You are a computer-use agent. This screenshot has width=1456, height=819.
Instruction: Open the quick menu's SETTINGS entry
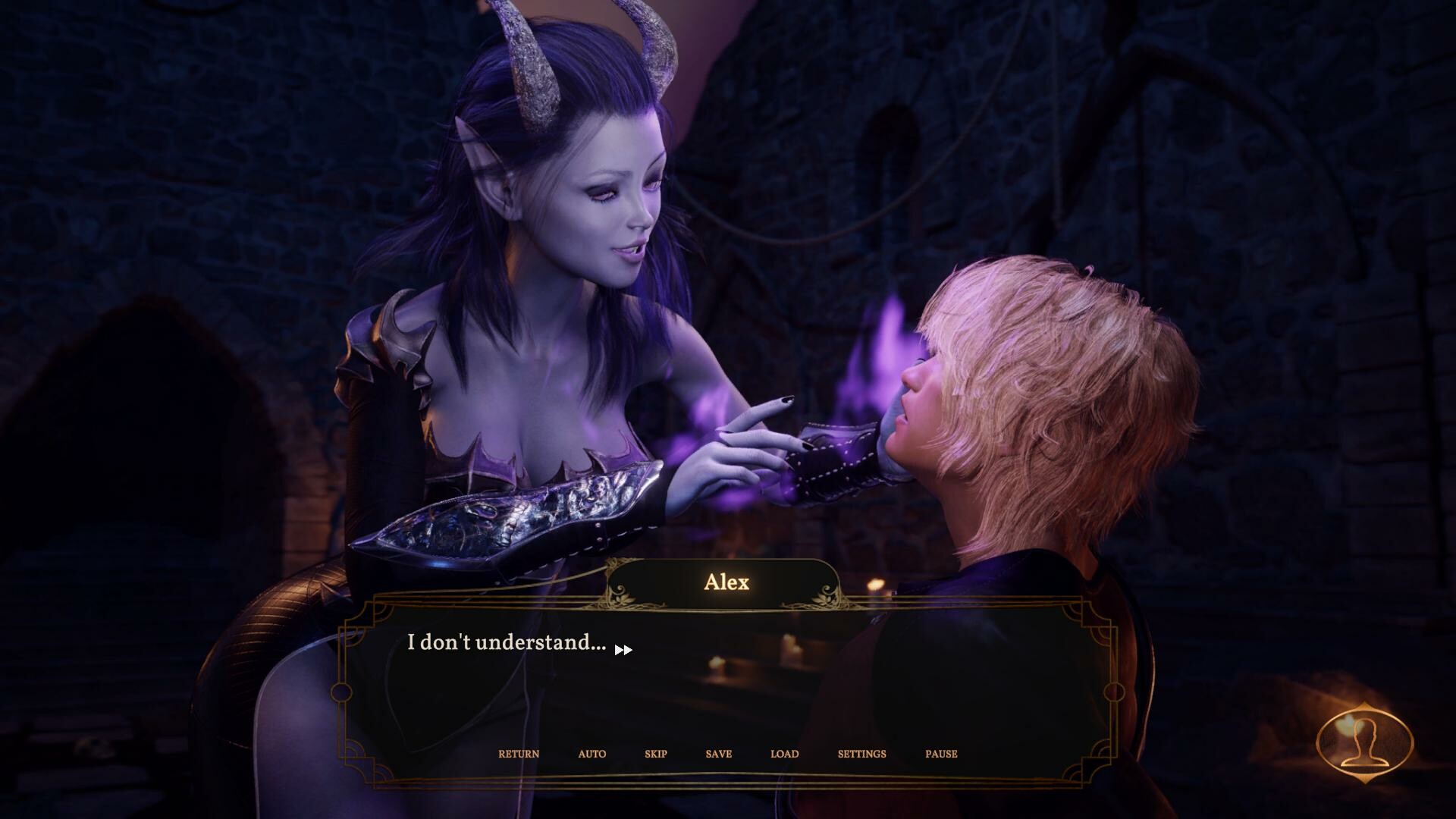point(861,754)
